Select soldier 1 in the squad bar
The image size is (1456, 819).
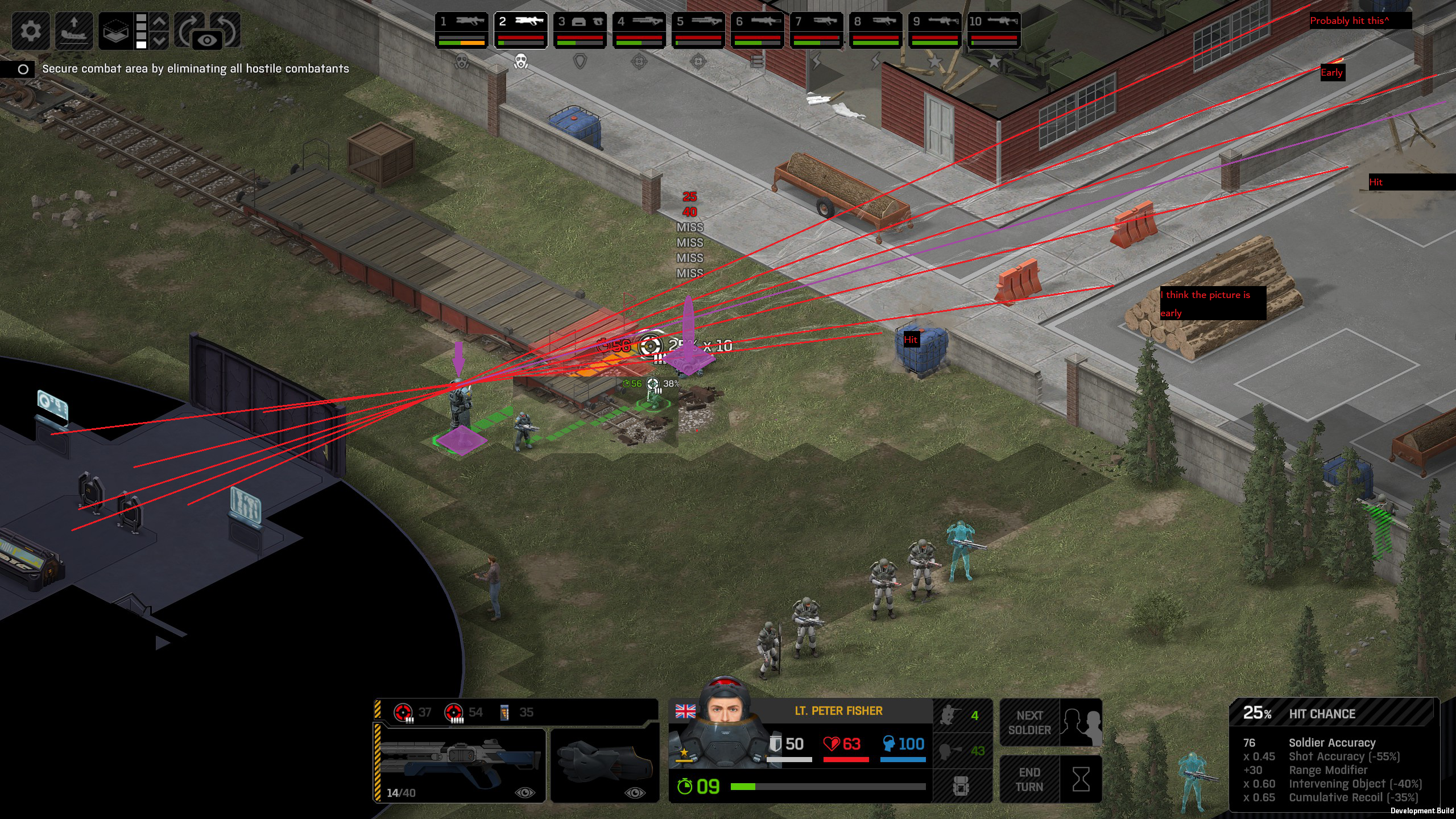[x=462, y=30]
